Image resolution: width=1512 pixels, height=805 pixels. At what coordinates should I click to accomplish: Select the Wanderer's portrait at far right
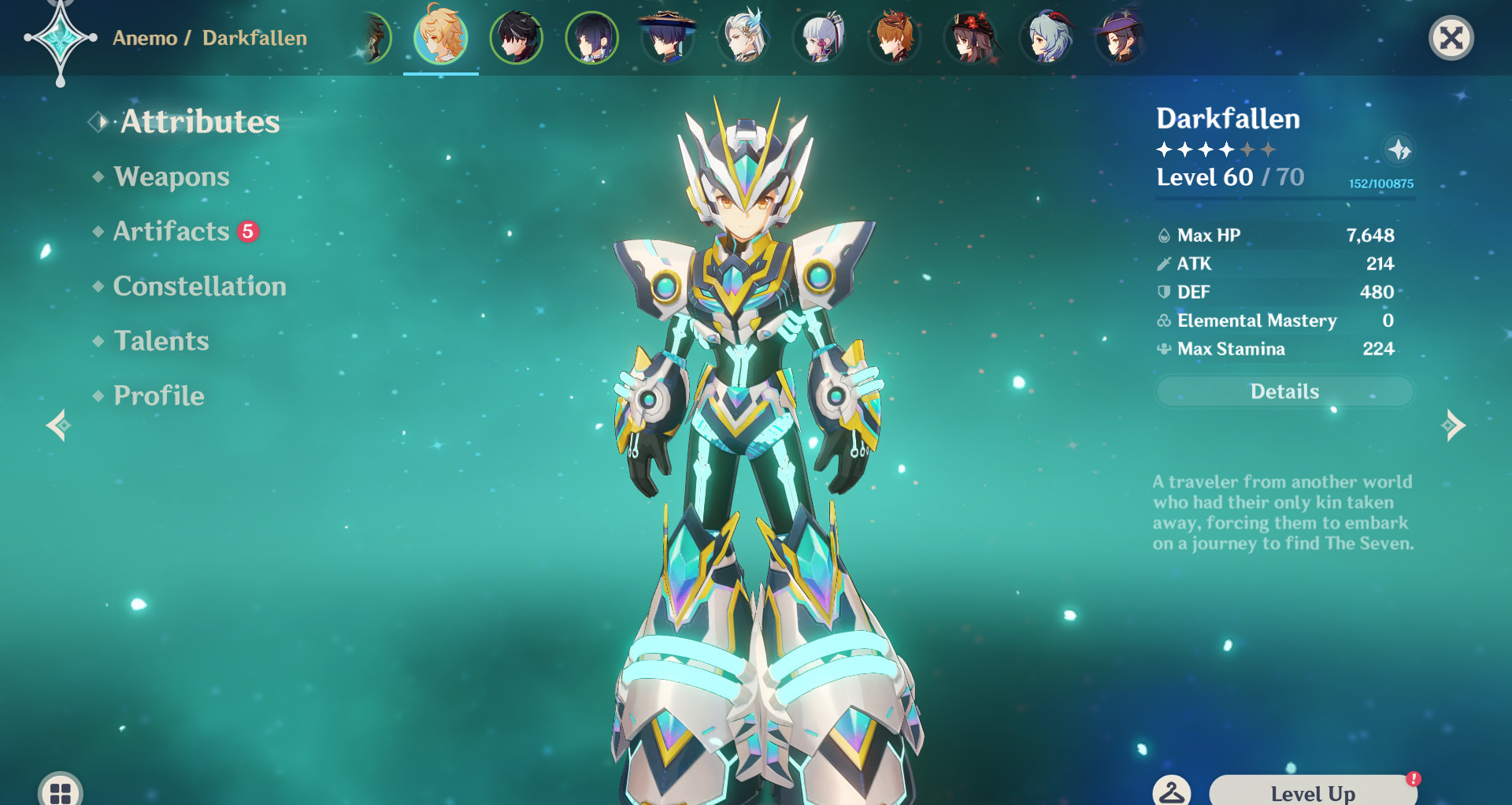pos(1121,38)
